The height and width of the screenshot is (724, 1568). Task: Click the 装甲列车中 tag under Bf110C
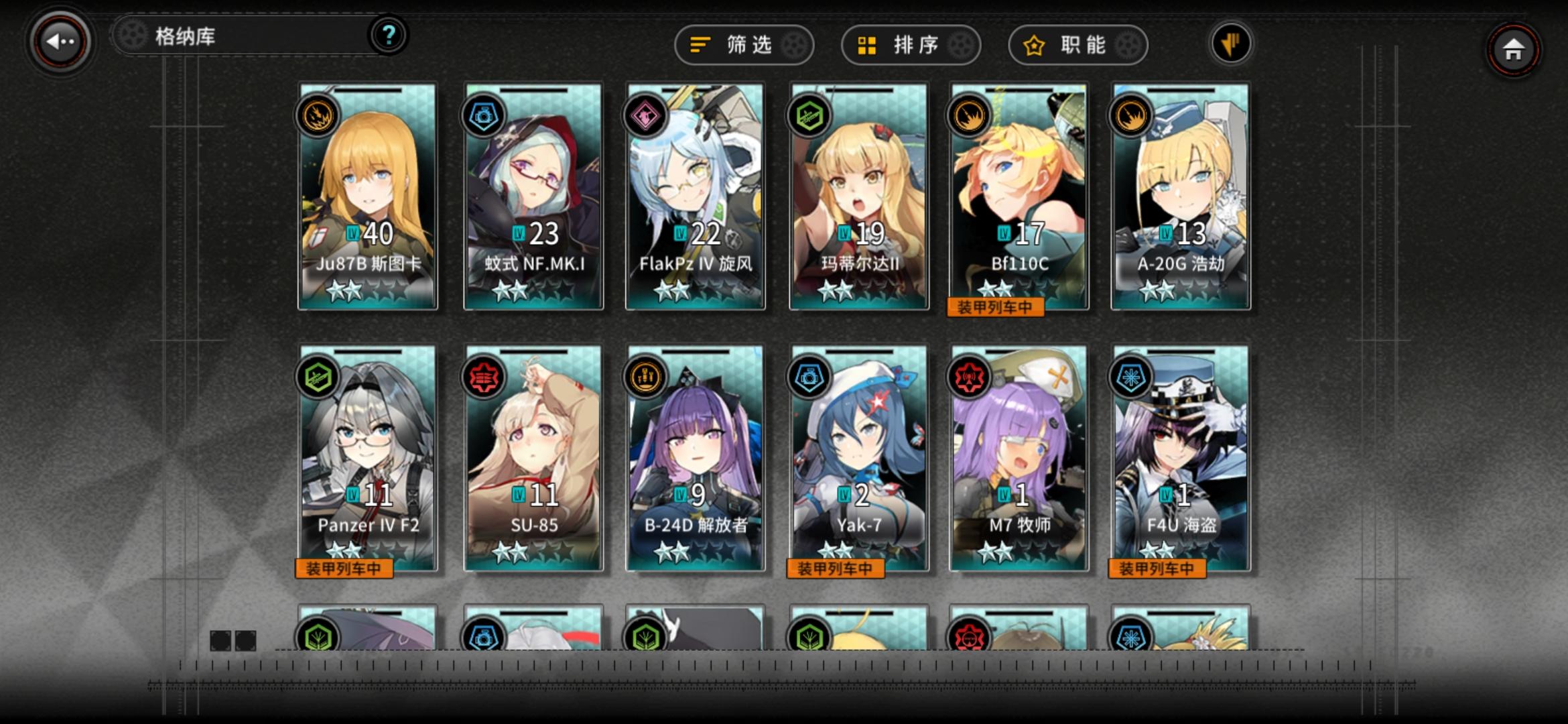[x=996, y=306]
